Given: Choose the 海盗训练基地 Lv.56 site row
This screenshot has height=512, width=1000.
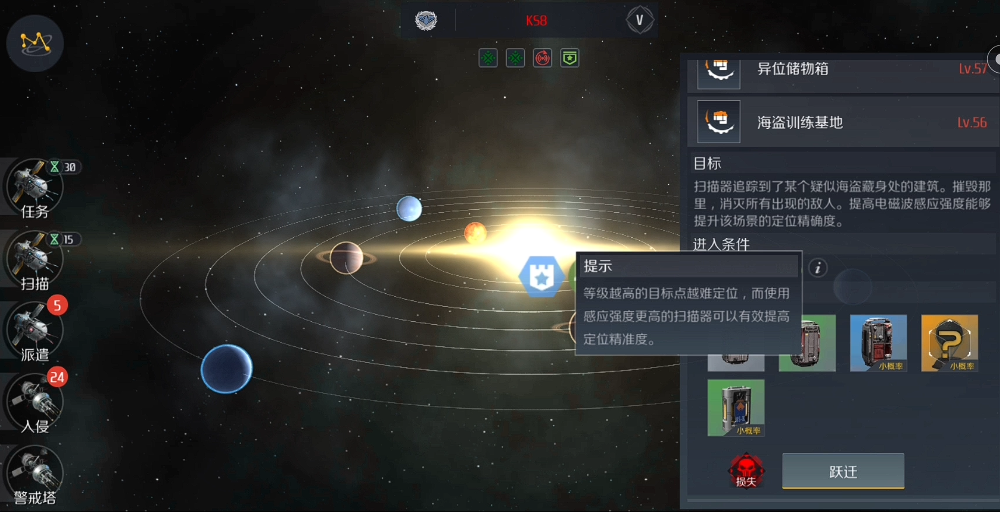Looking at the screenshot, I should click(842, 122).
